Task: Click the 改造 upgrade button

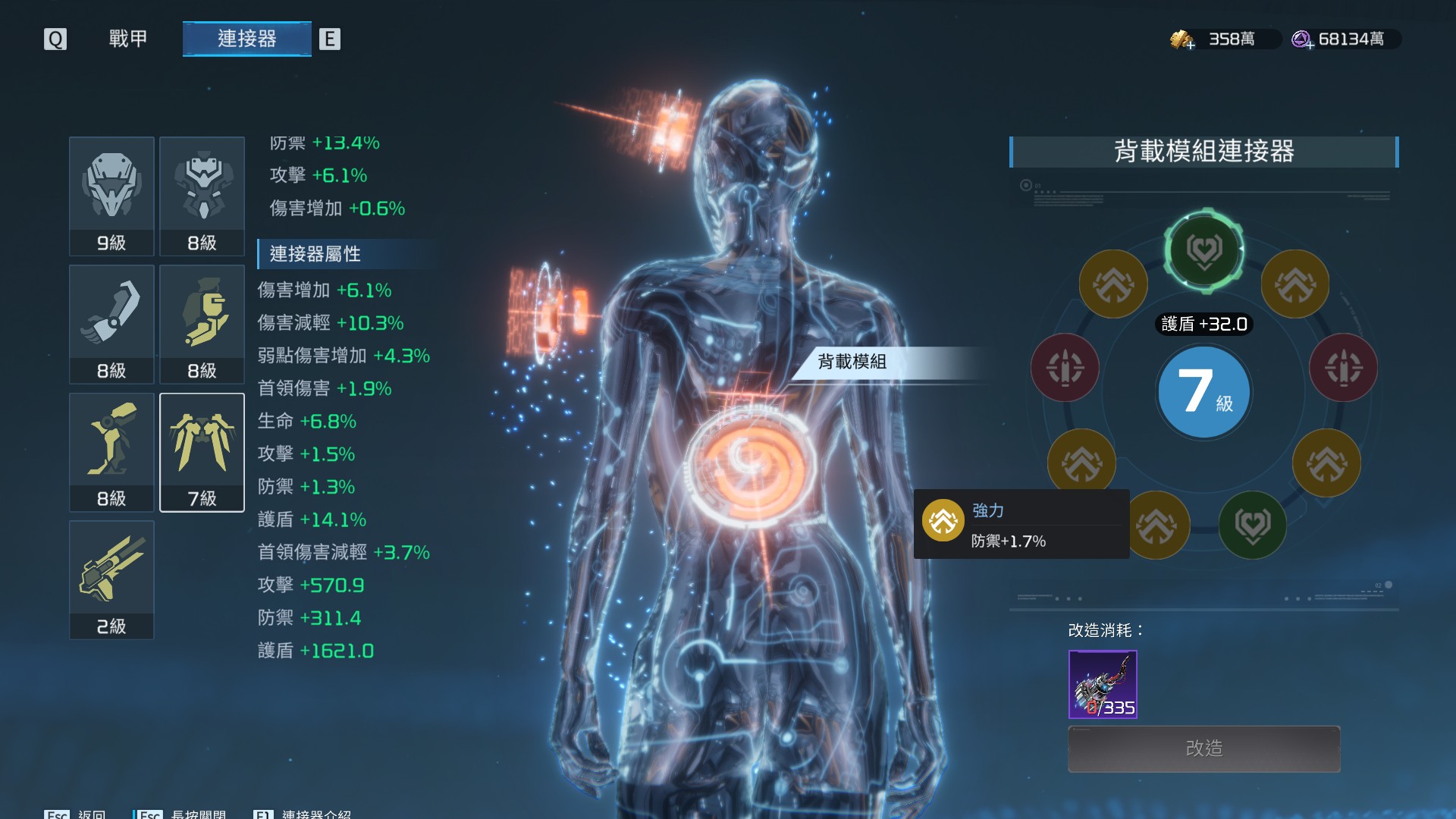Action: click(x=1203, y=748)
